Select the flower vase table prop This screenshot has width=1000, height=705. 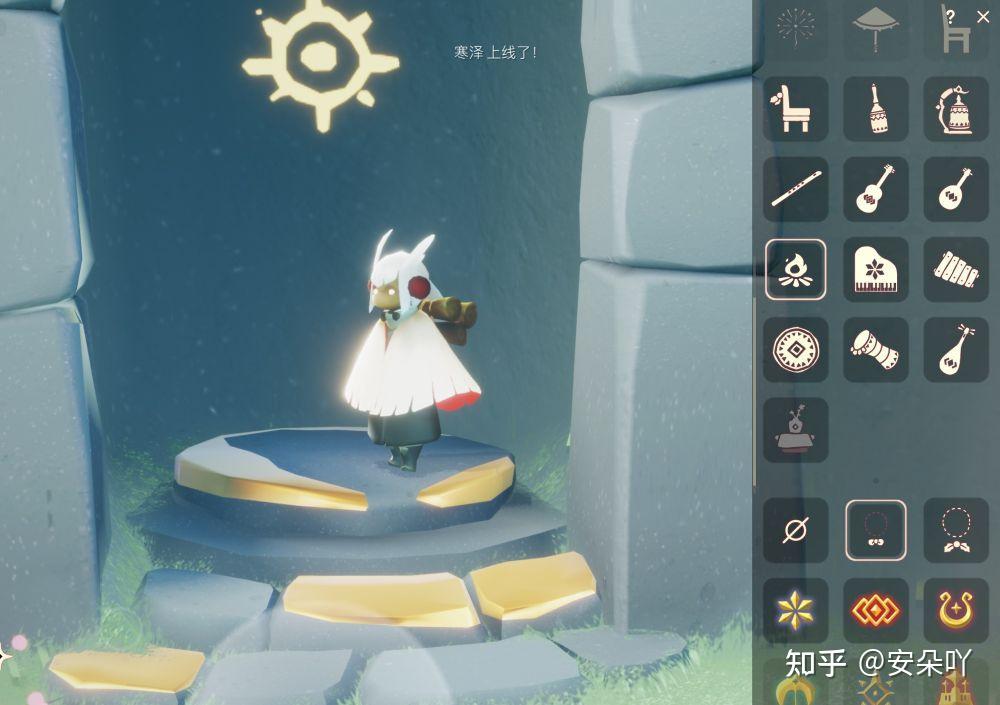796,430
